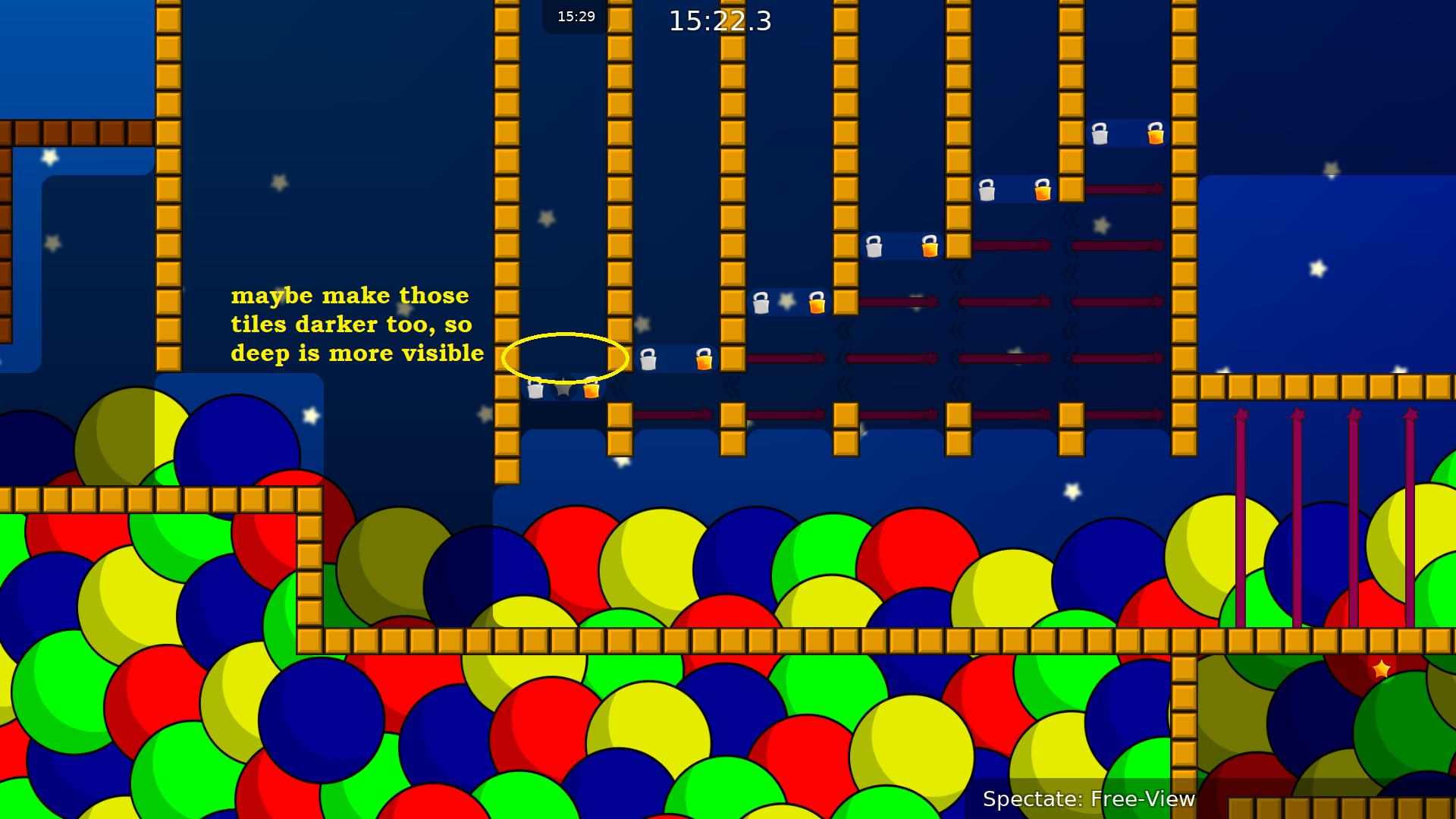Viewport: 1456px width, 819px height.
Task: Toggle the silver lock next to the yellow ellipse
Action: click(648, 359)
